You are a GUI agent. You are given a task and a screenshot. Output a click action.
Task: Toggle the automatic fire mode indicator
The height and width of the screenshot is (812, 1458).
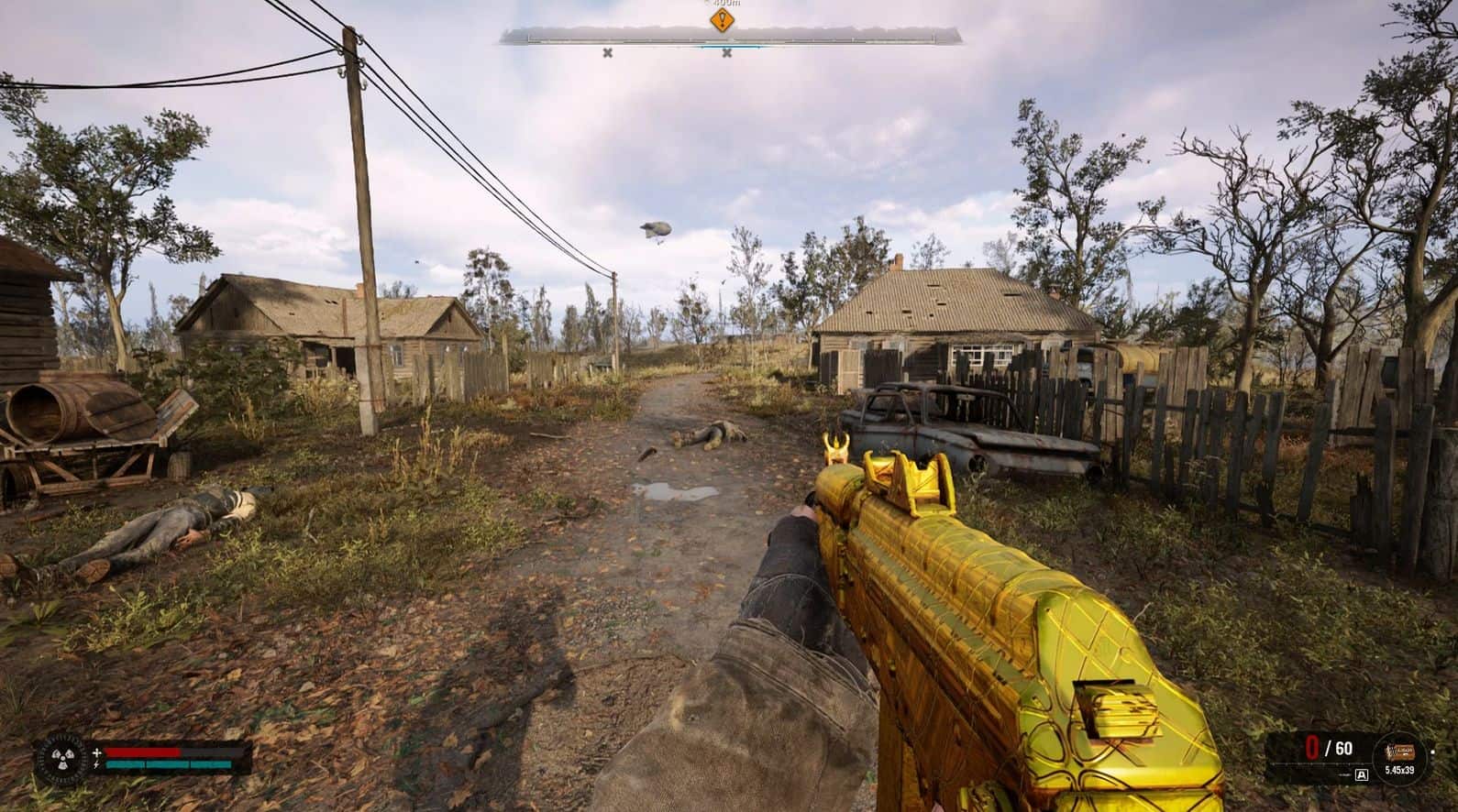pos(1361,774)
